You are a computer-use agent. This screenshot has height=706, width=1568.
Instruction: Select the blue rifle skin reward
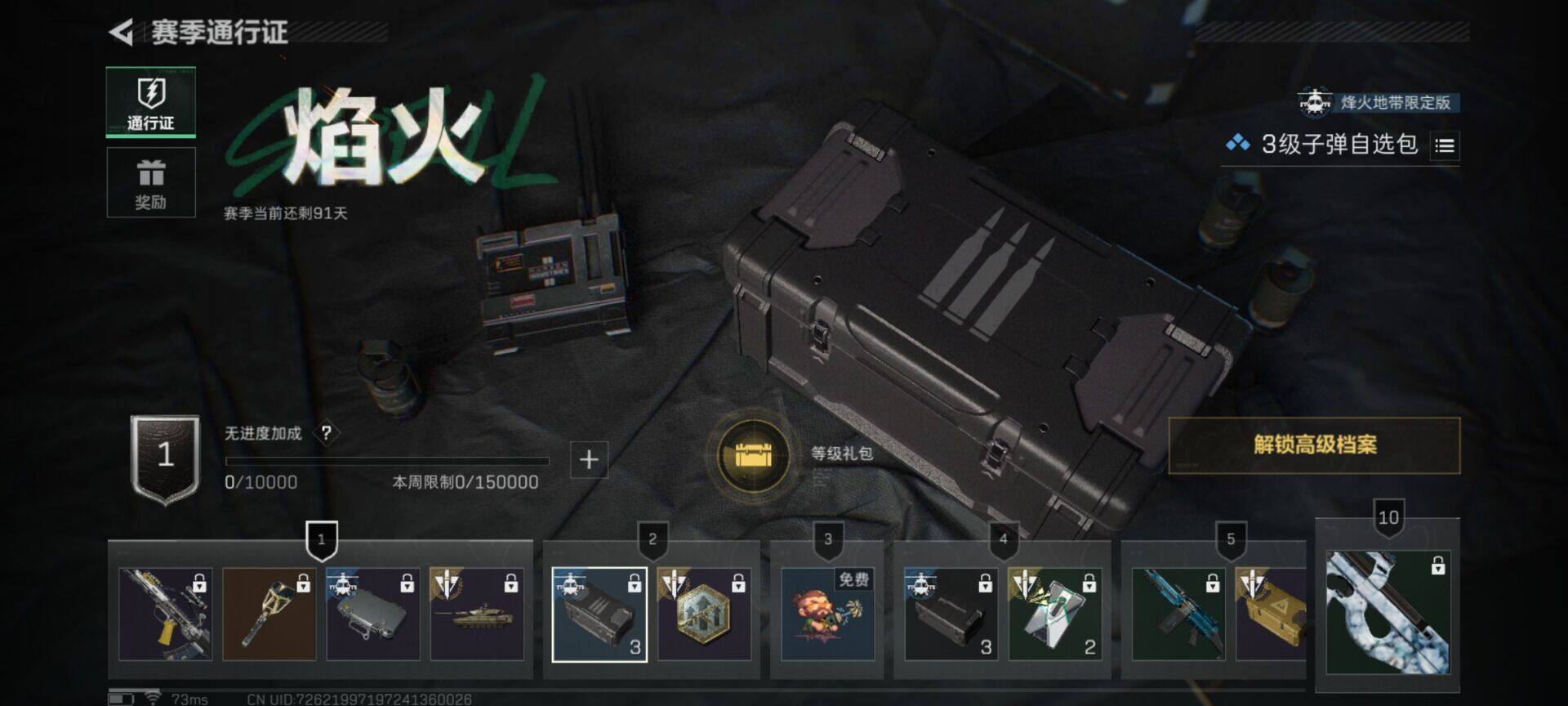[x=1178, y=614]
